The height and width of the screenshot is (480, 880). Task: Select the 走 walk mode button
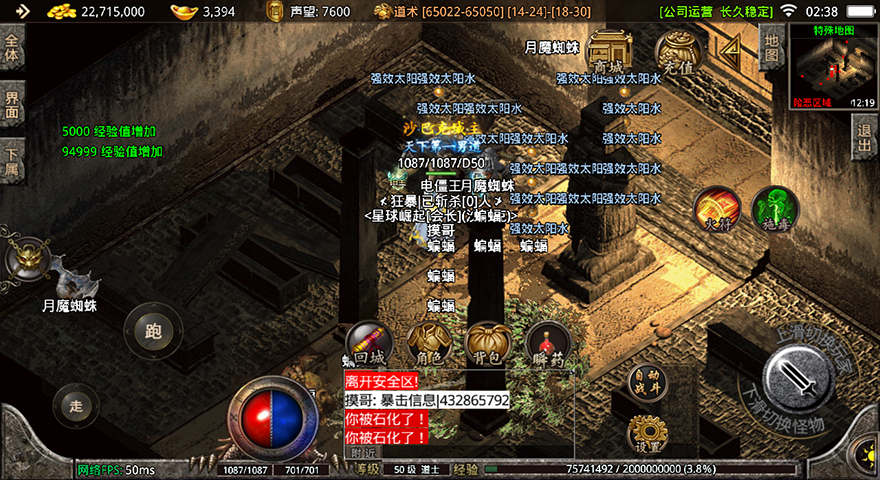(x=76, y=405)
